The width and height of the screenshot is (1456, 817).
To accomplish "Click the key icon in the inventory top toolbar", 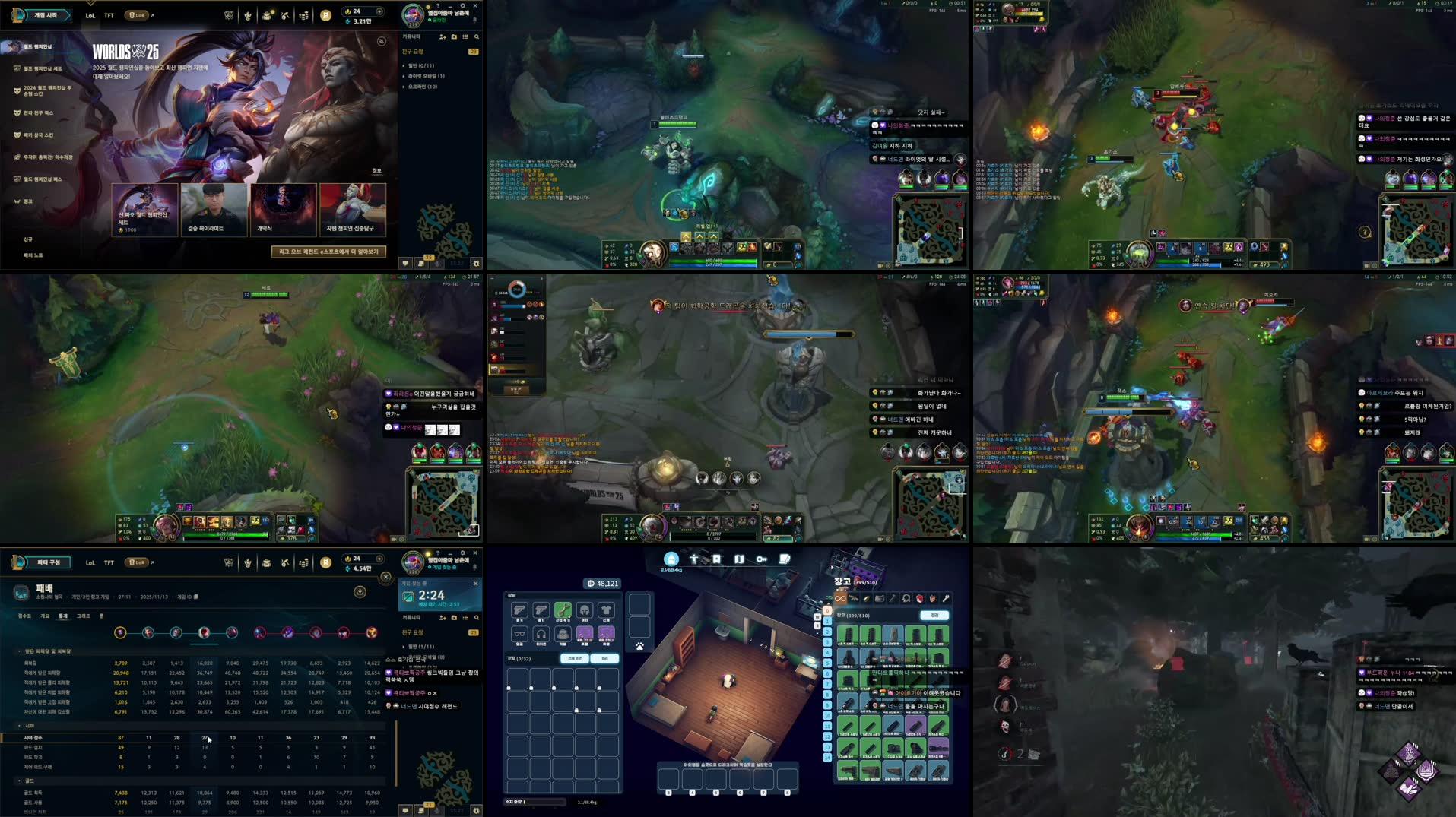I will pyautogui.click(x=762, y=559).
